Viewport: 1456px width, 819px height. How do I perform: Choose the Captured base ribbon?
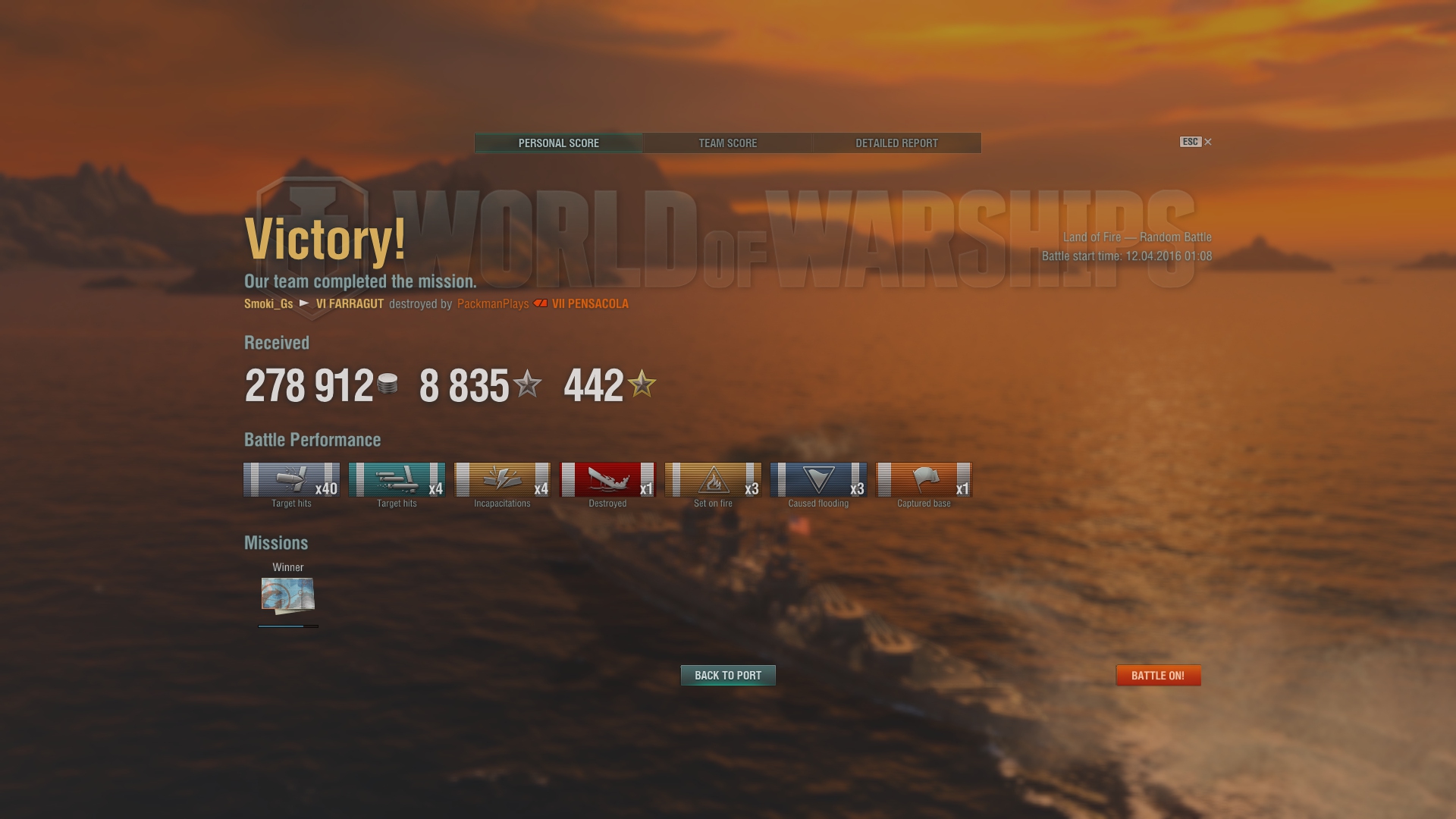924,480
